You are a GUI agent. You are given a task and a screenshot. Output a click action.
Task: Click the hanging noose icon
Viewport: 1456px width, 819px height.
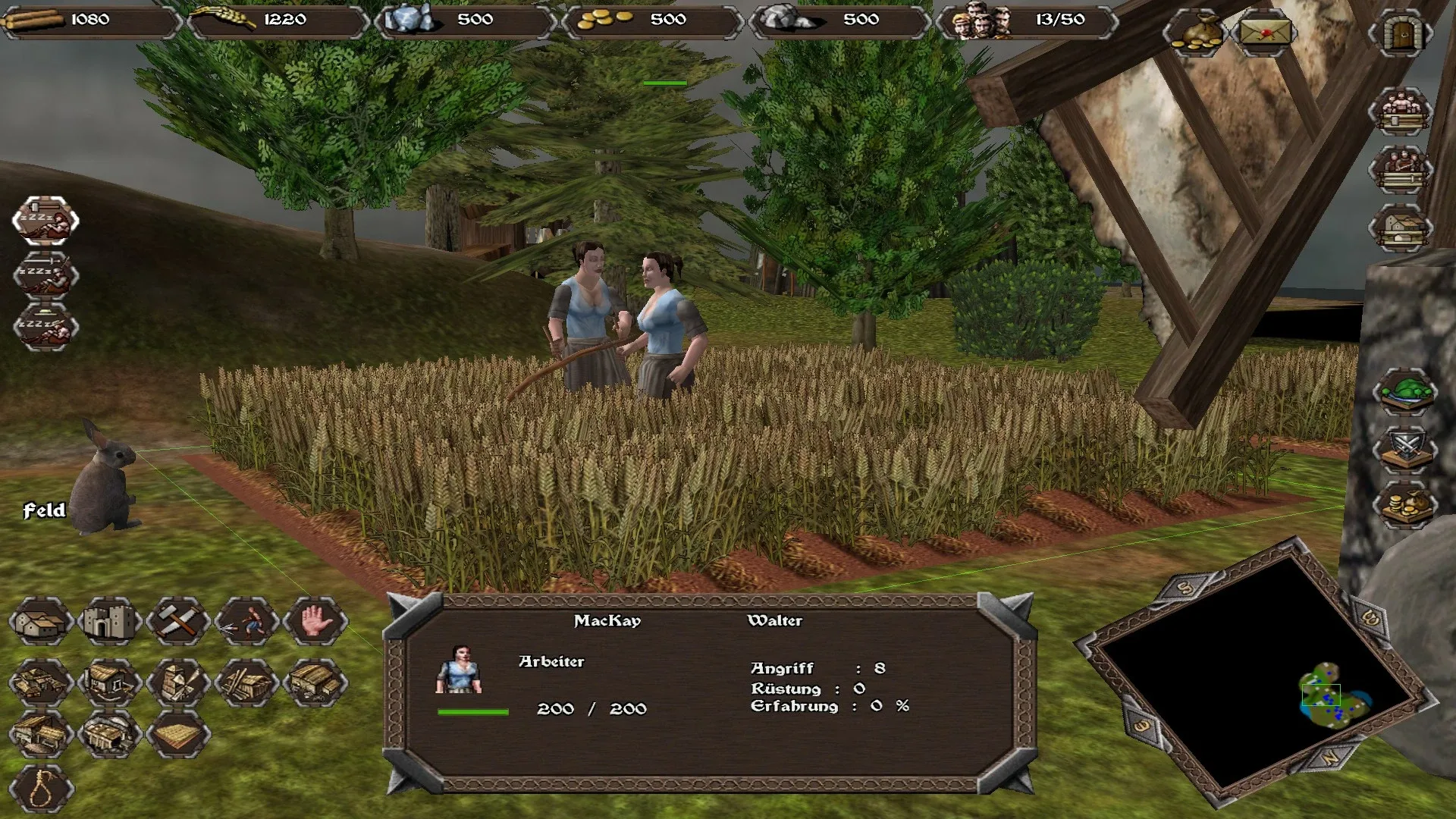41,790
